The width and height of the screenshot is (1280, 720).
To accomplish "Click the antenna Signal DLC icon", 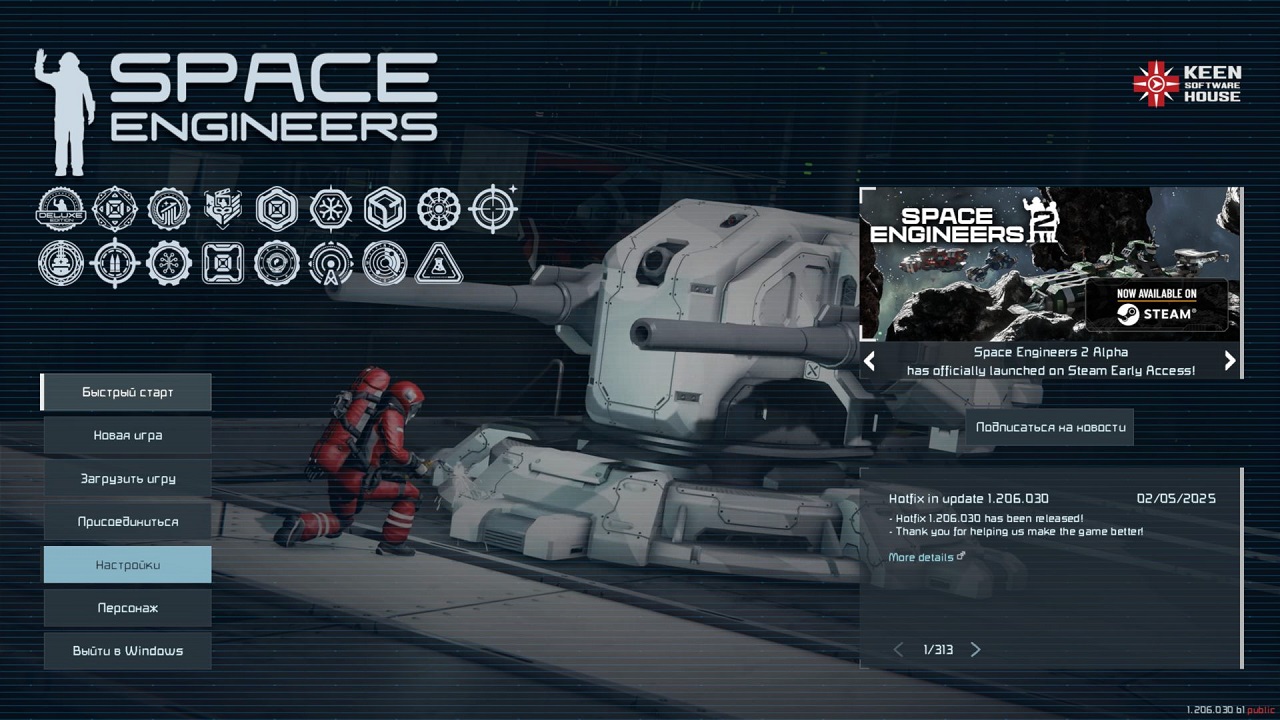I will 331,263.
